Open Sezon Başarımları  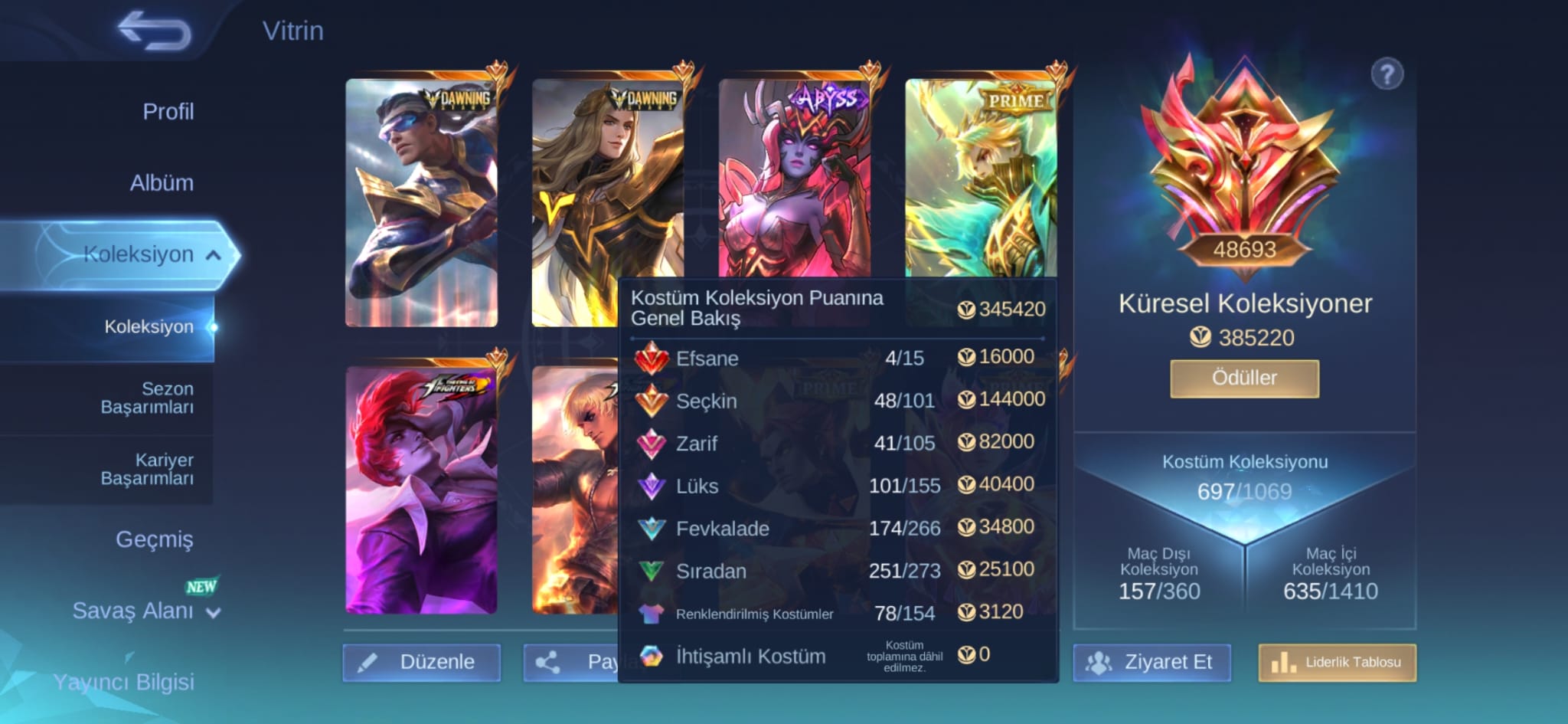click(147, 398)
